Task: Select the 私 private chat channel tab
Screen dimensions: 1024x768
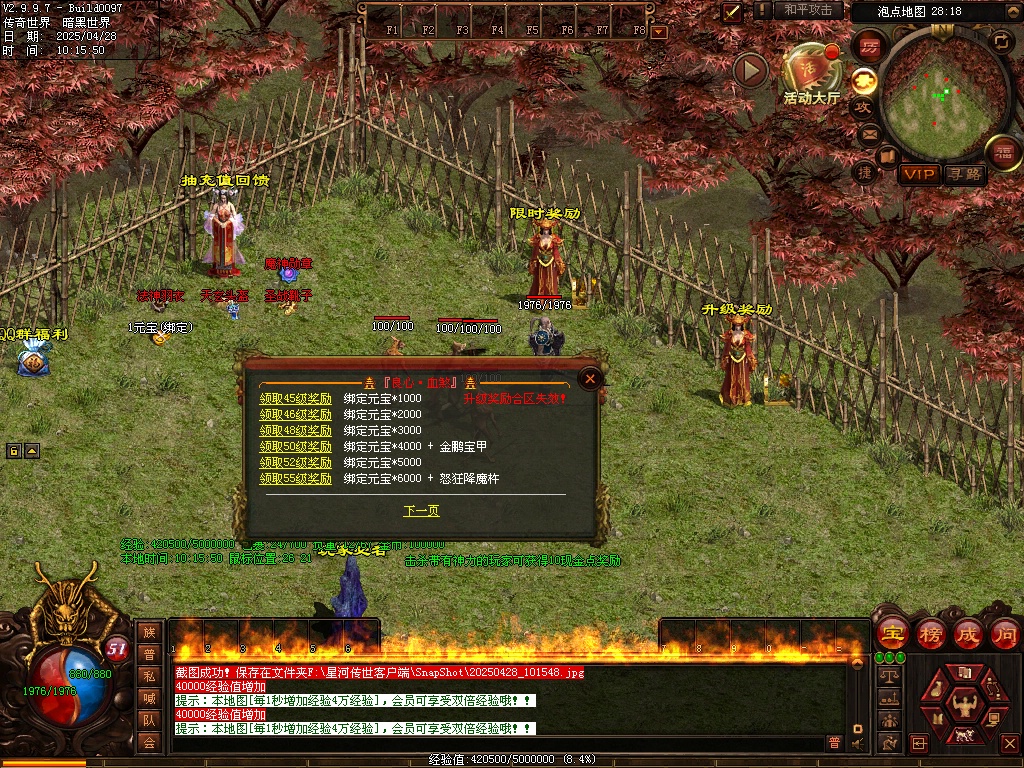Action: coord(149,675)
